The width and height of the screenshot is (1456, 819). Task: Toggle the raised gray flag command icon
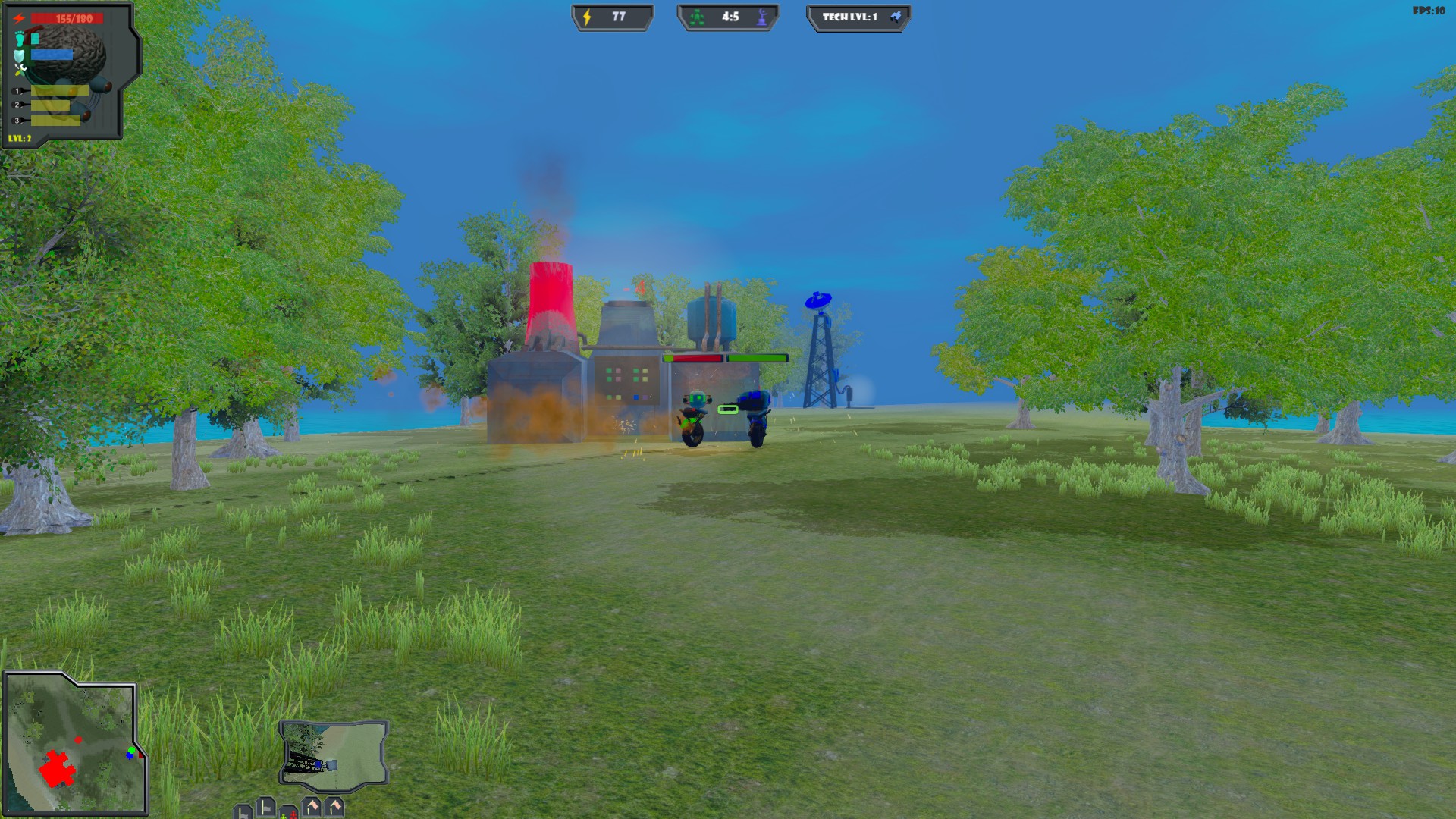(265, 808)
